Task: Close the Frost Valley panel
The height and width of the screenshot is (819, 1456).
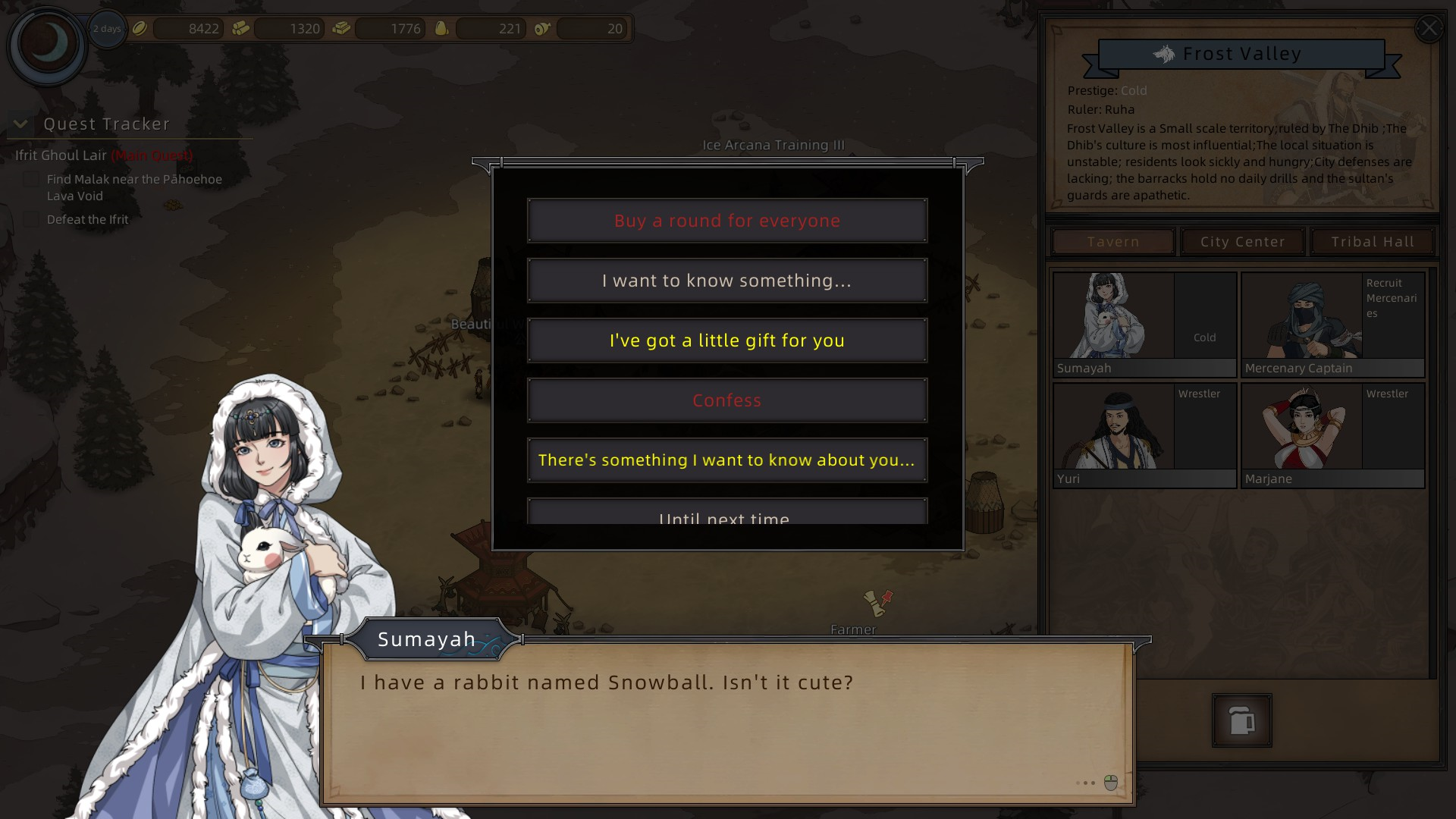Action: (x=1429, y=29)
